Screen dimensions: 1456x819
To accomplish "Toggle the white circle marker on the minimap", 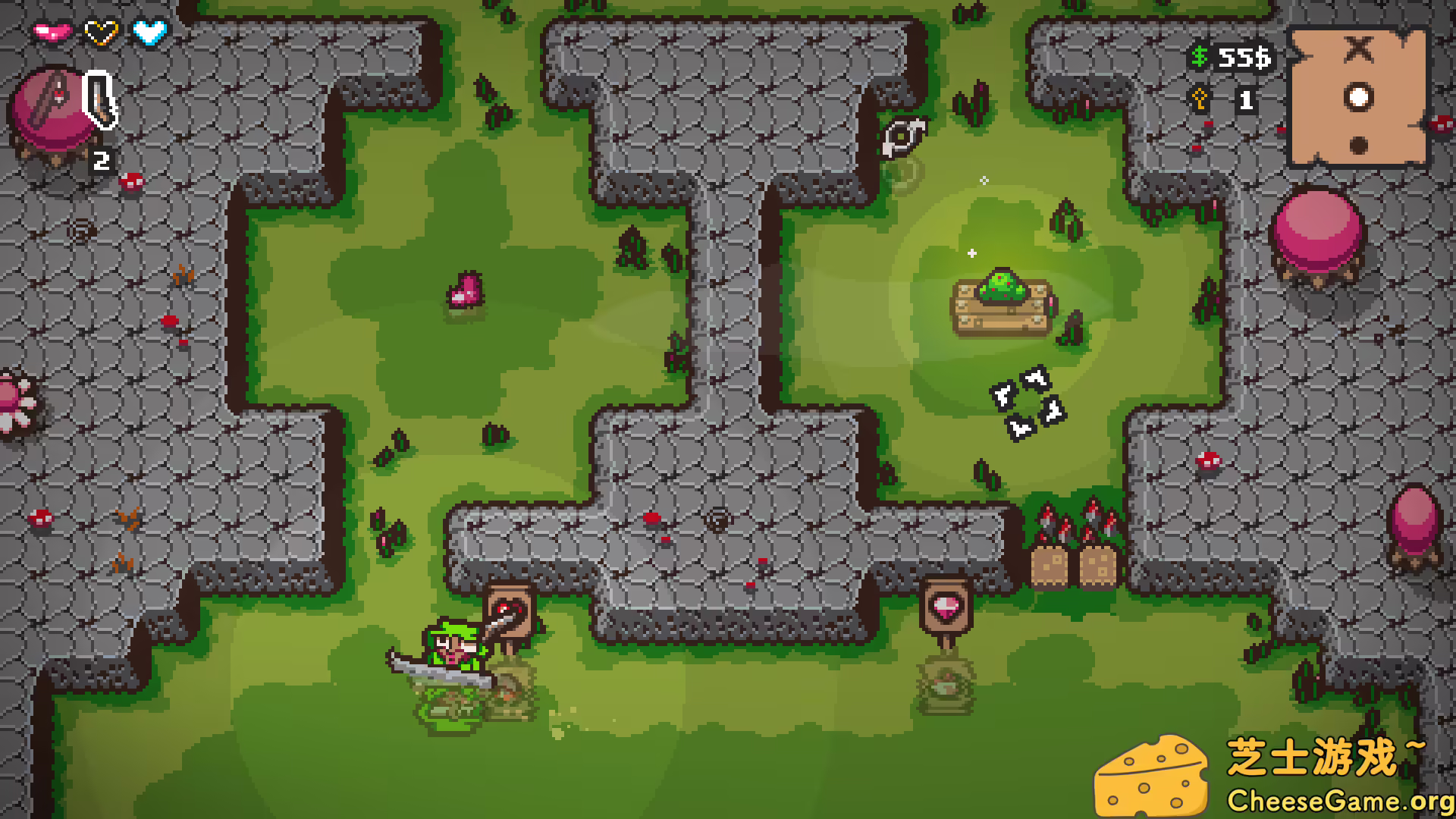I will 1358,96.
